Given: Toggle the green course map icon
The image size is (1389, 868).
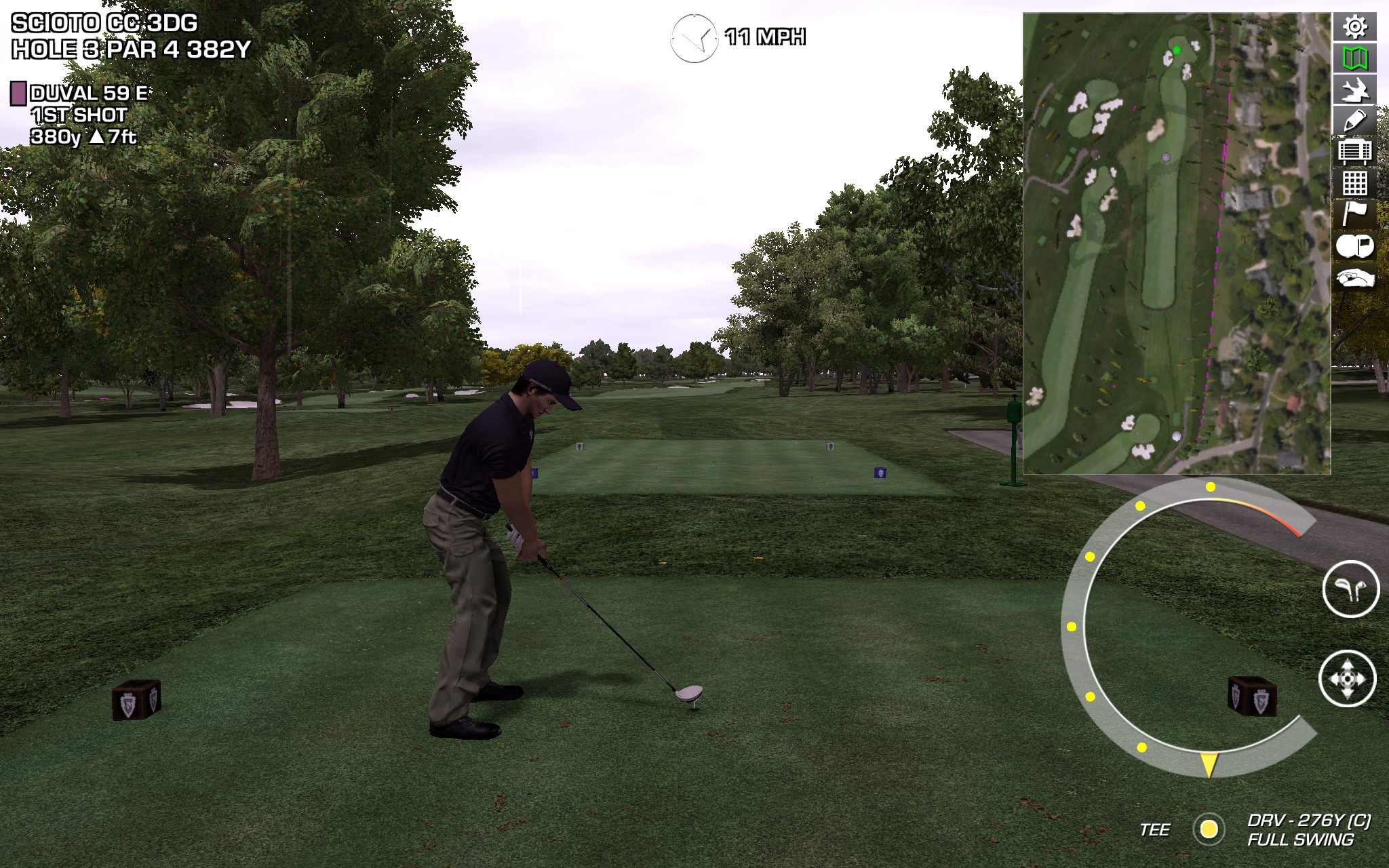Looking at the screenshot, I should tap(1354, 58).
